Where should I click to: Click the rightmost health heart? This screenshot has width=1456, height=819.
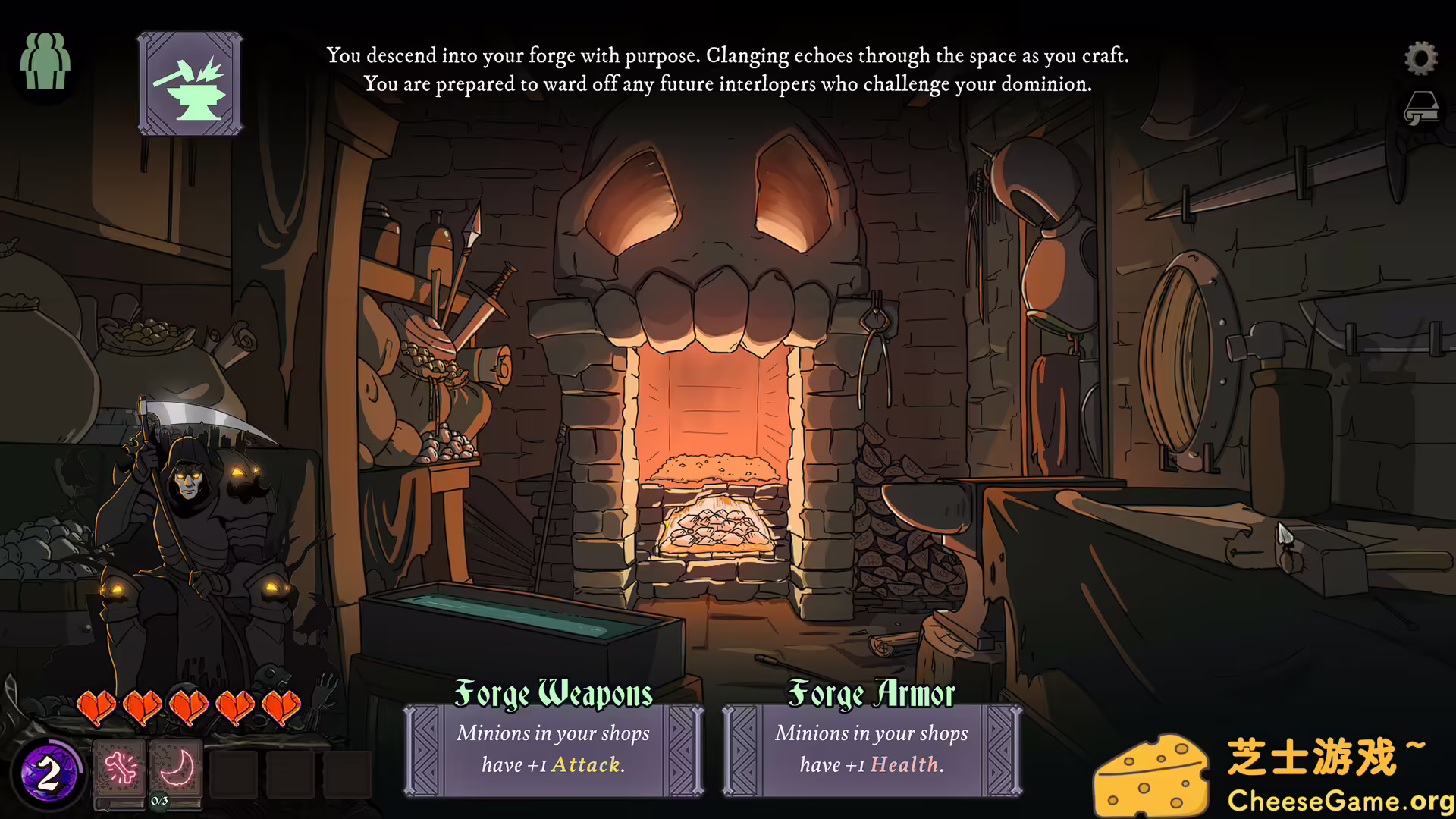point(280,705)
